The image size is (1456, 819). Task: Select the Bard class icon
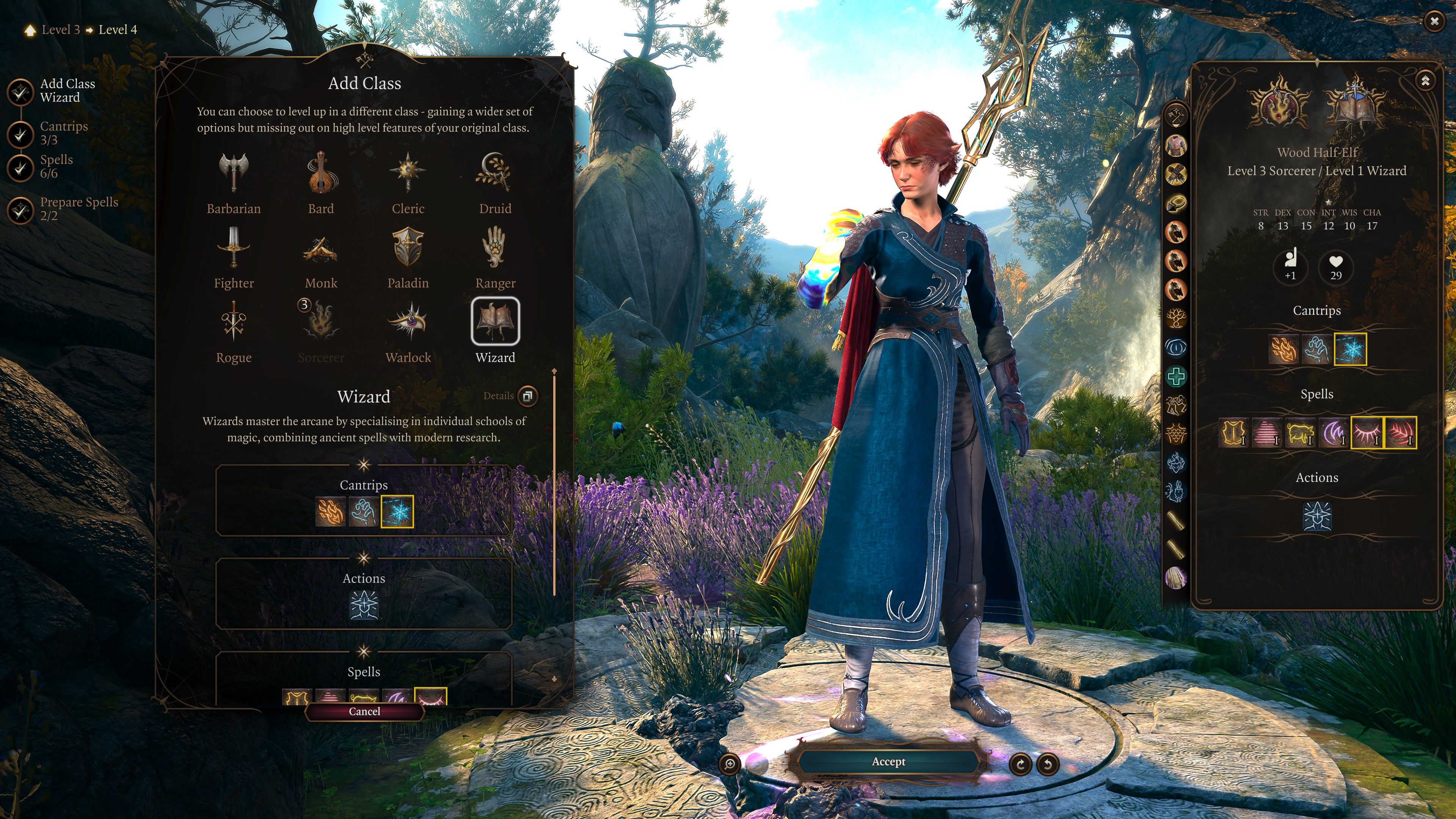(321, 174)
